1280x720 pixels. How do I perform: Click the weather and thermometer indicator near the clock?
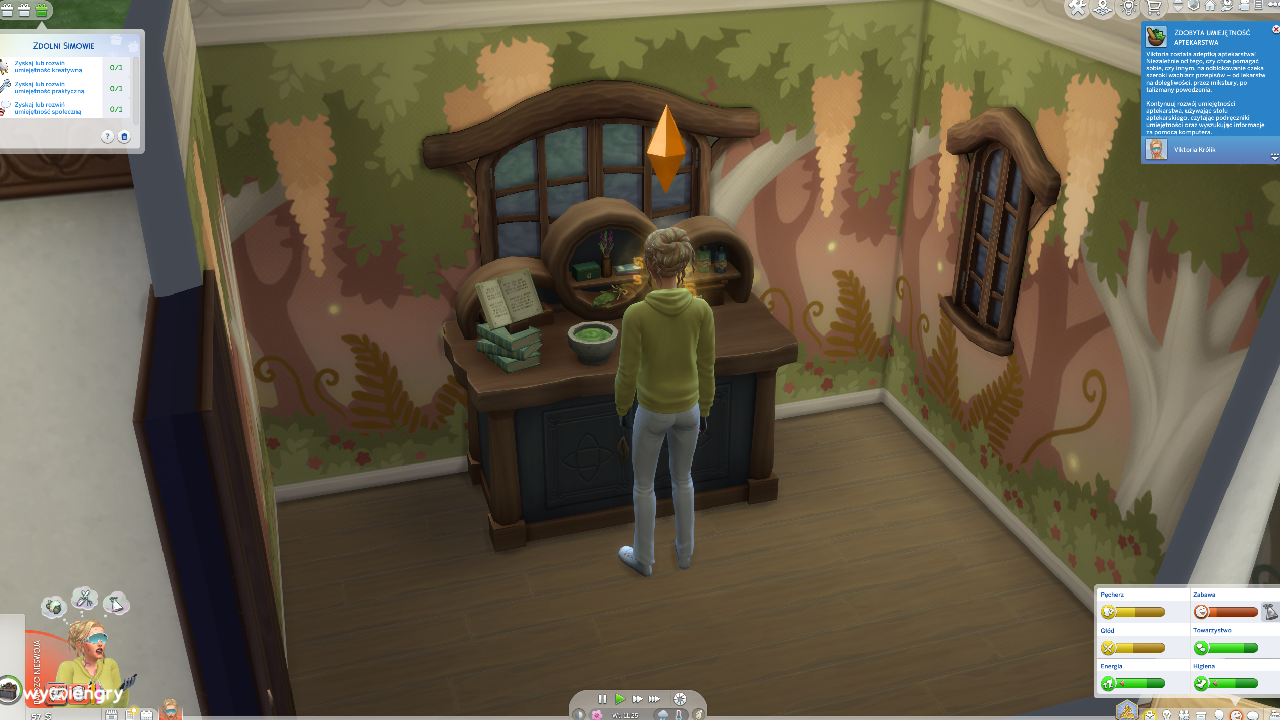[x=671, y=714]
